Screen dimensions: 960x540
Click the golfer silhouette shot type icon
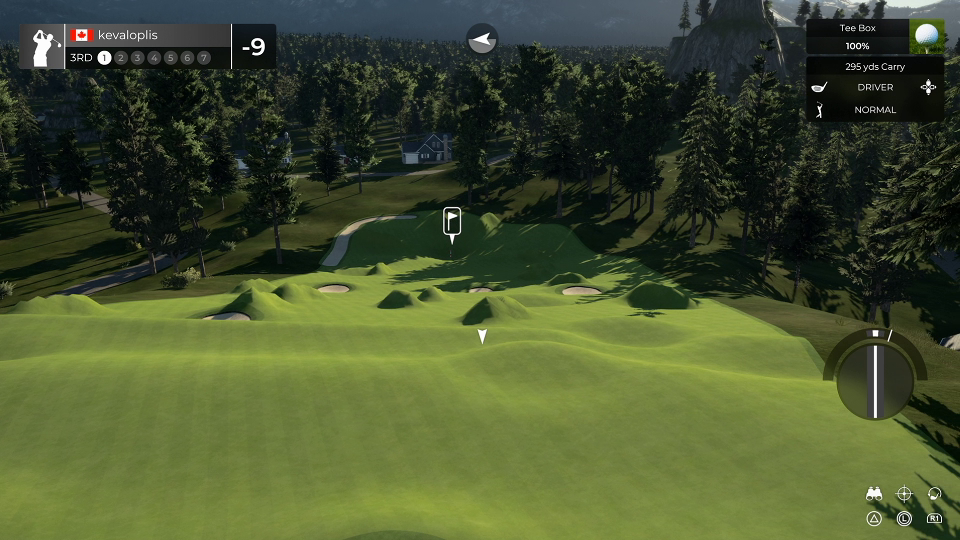click(x=821, y=110)
